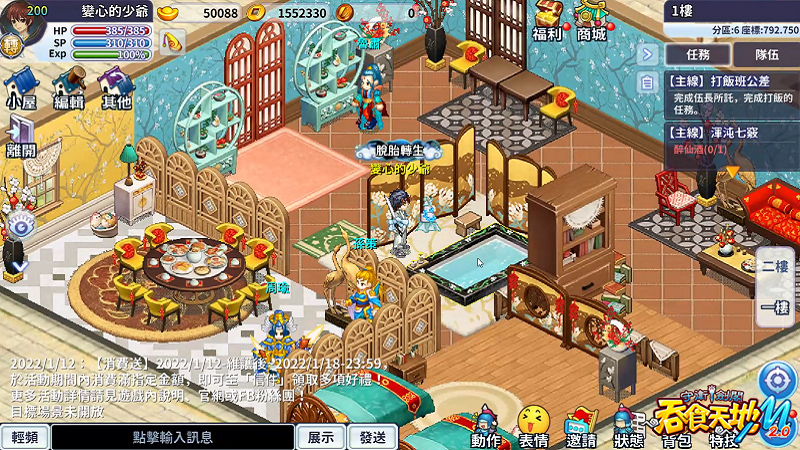Toggle the 輕頻 chat channel button
800x450 pixels.
24,437
